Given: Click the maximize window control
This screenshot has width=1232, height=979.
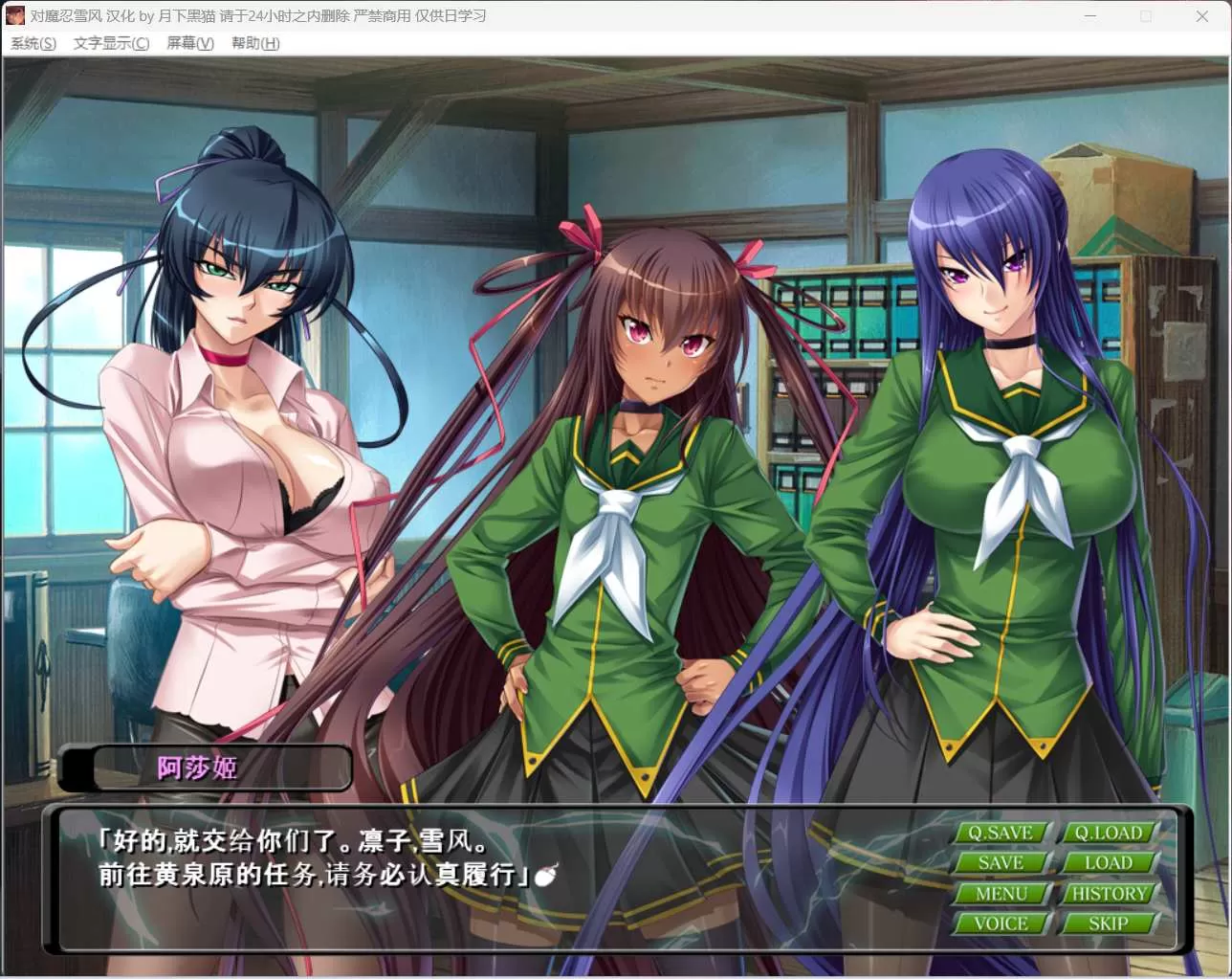Looking at the screenshot, I should click(1145, 16).
